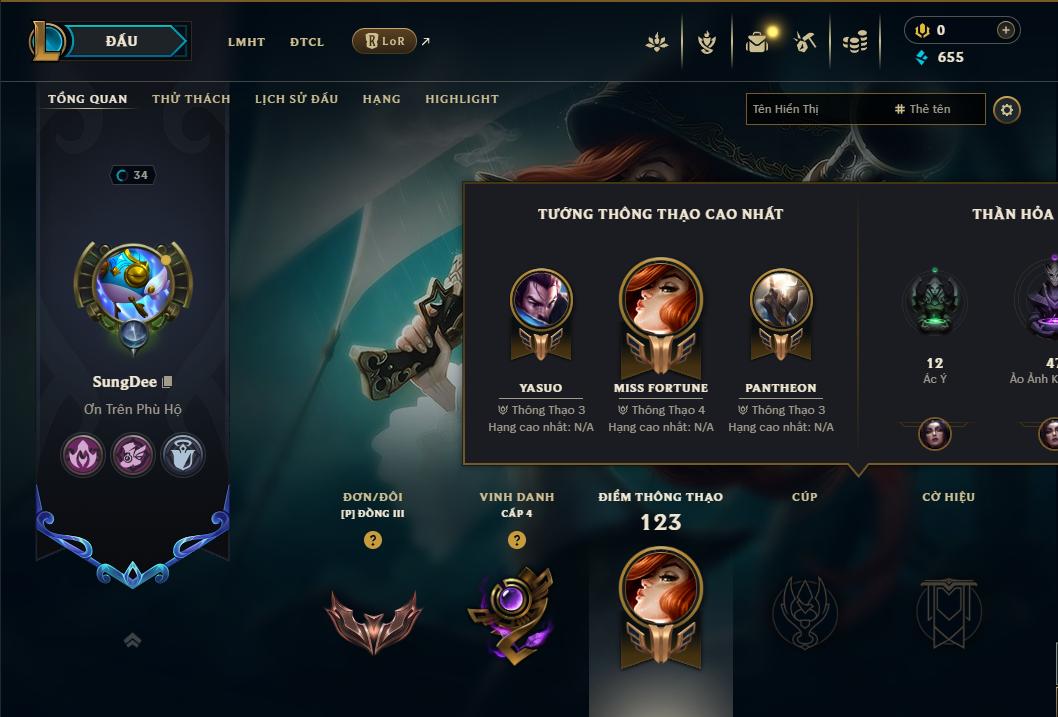Select the Yasuo mastery portrait

tap(541, 300)
